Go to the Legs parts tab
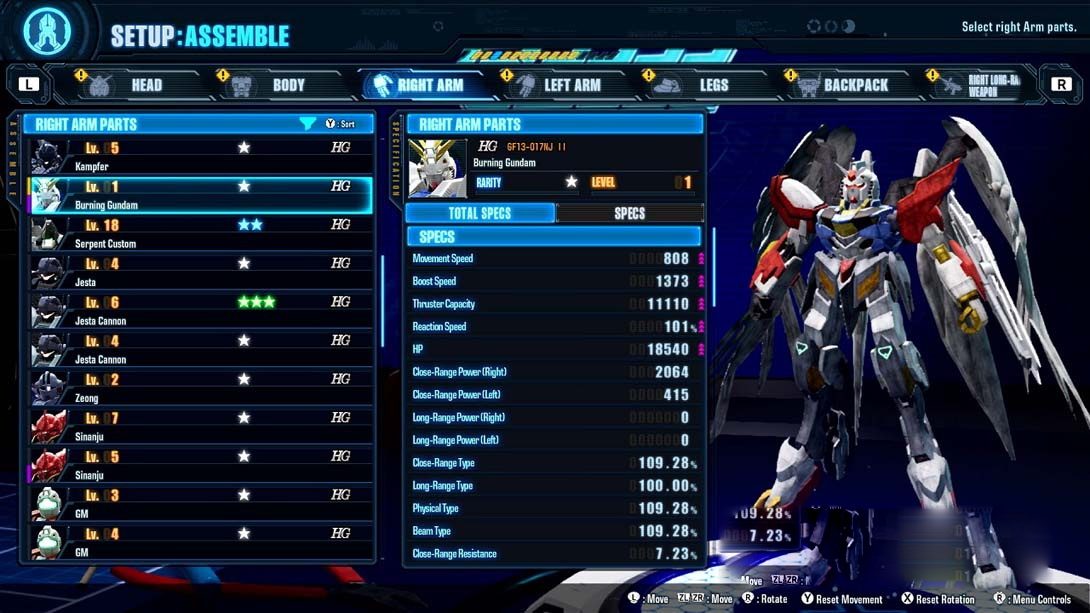This screenshot has height=613, width=1090. 699,86
